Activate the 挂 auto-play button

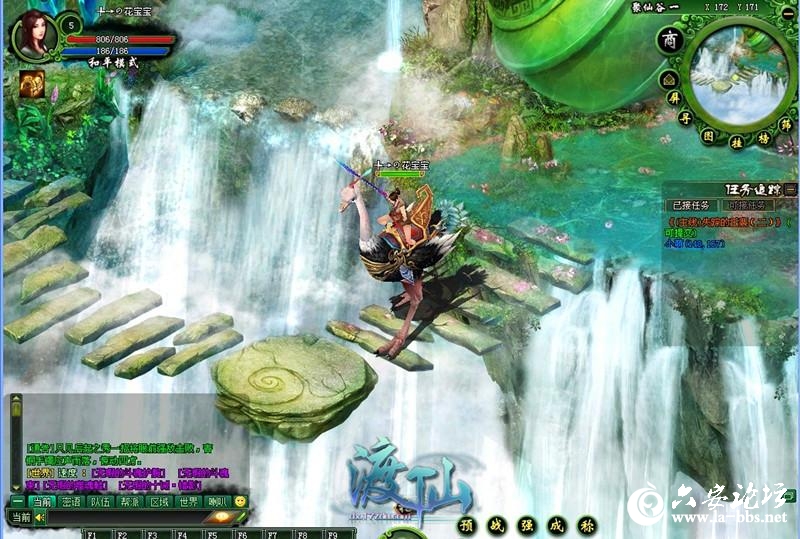pos(736,143)
